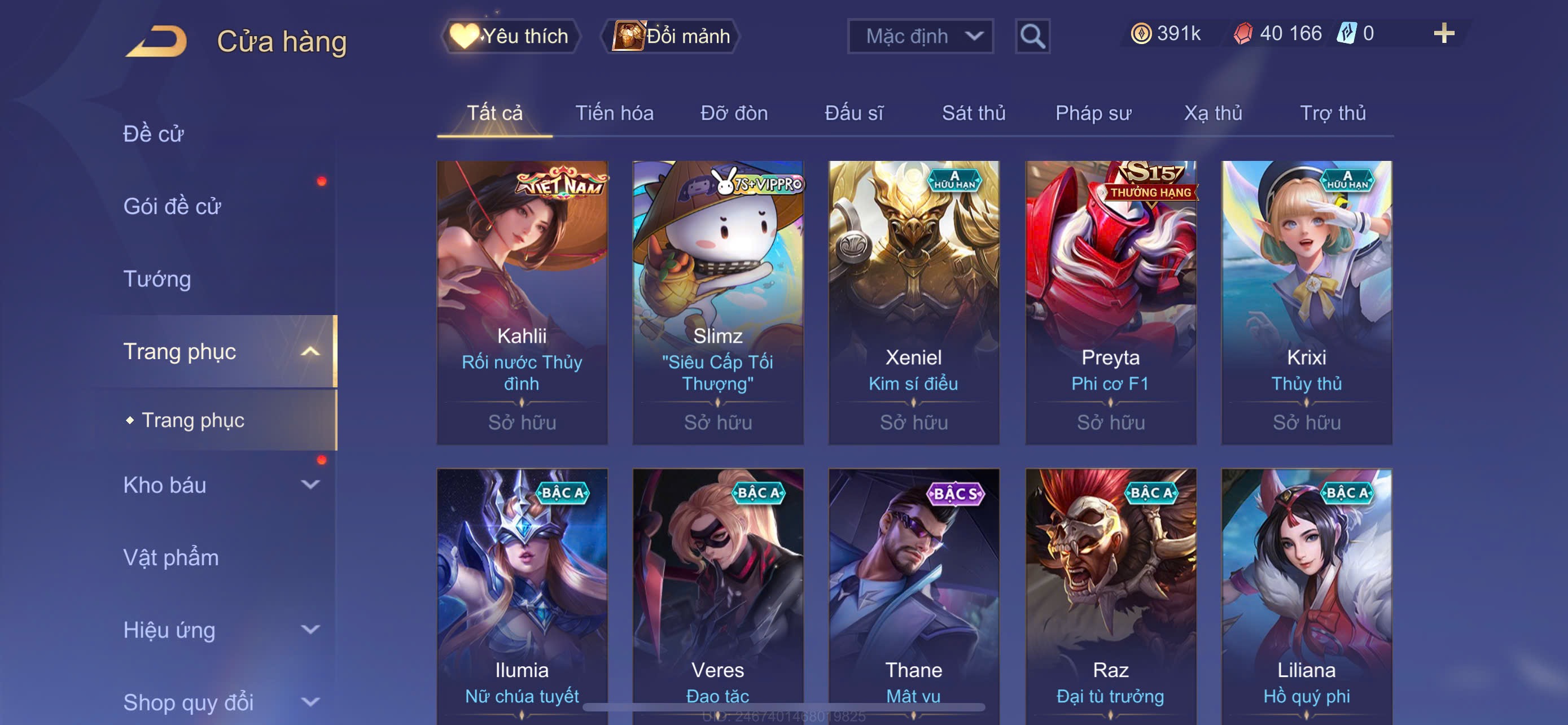Switch to the Đỡ đòn tab
The height and width of the screenshot is (725, 1568).
click(733, 113)
